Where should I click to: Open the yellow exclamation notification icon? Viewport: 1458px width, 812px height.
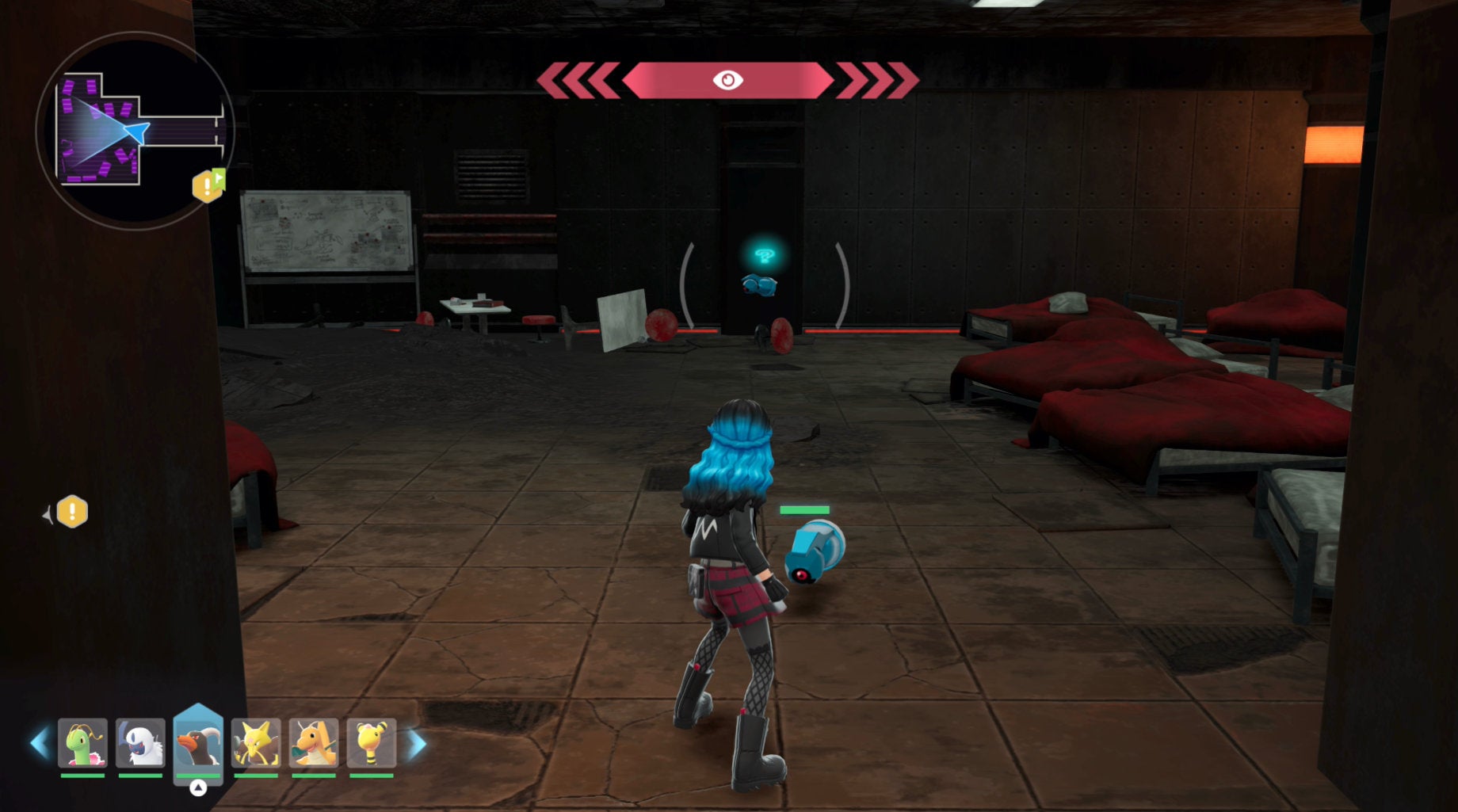[x=72, y=512]
